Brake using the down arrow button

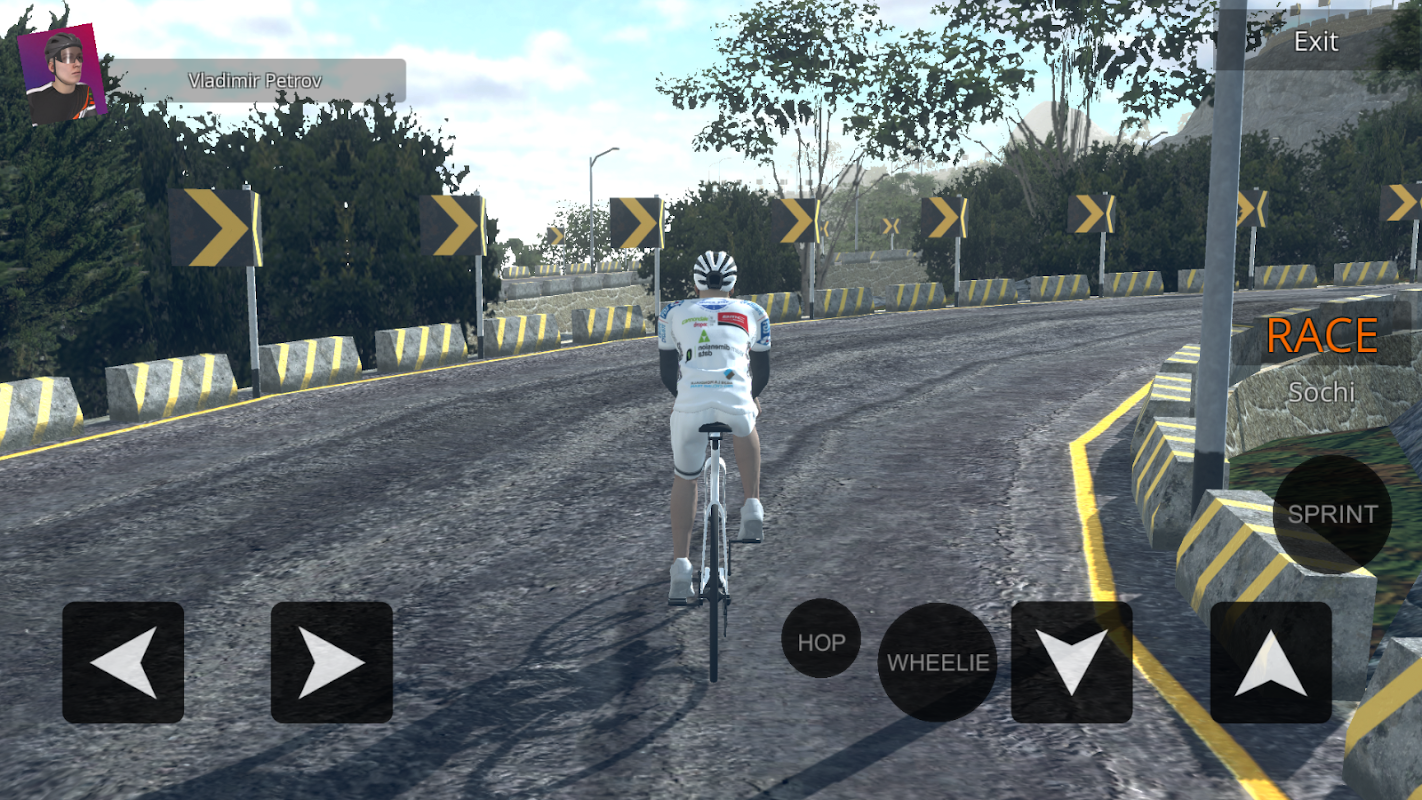1071,662
